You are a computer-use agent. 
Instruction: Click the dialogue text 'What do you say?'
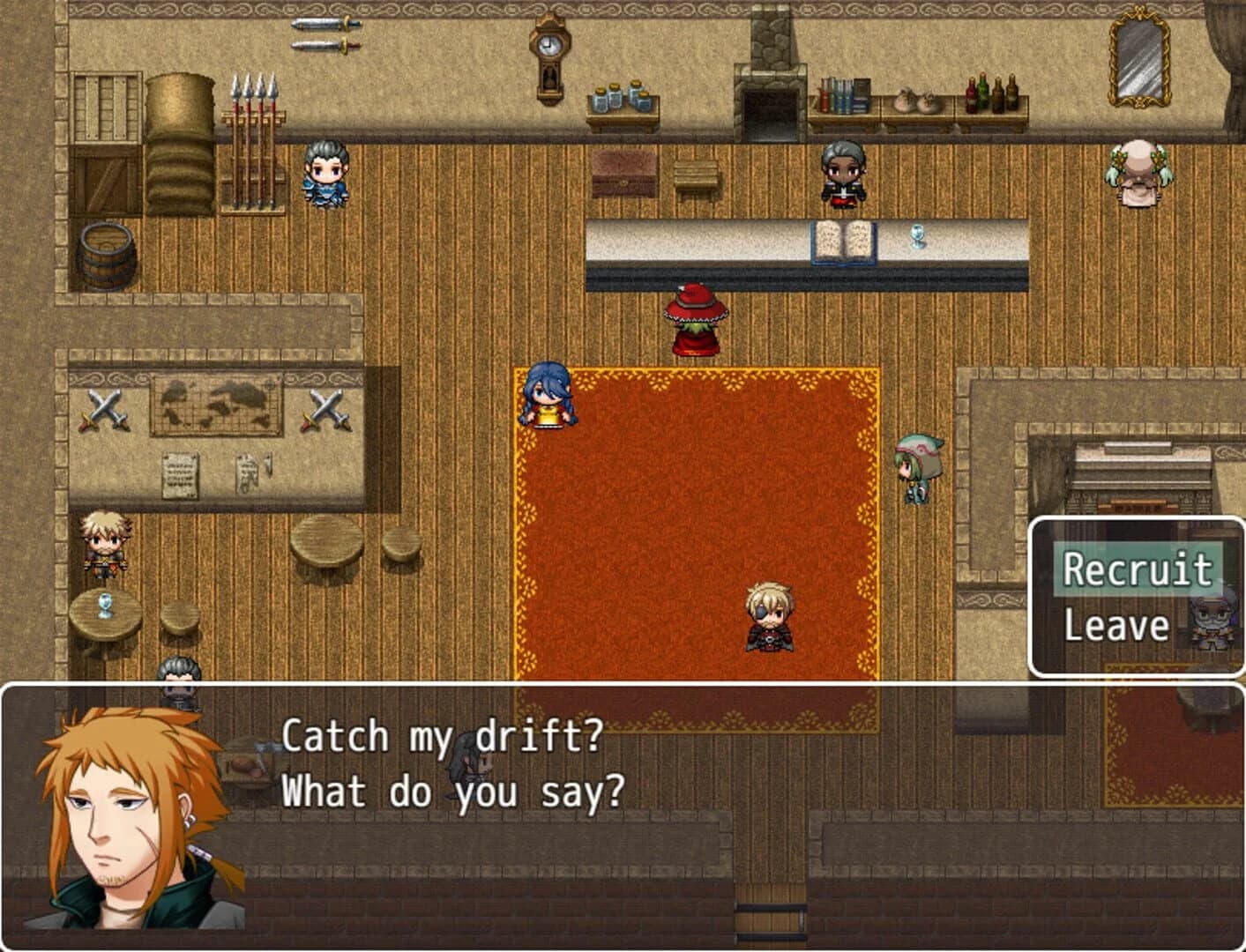tap(451, 792)
